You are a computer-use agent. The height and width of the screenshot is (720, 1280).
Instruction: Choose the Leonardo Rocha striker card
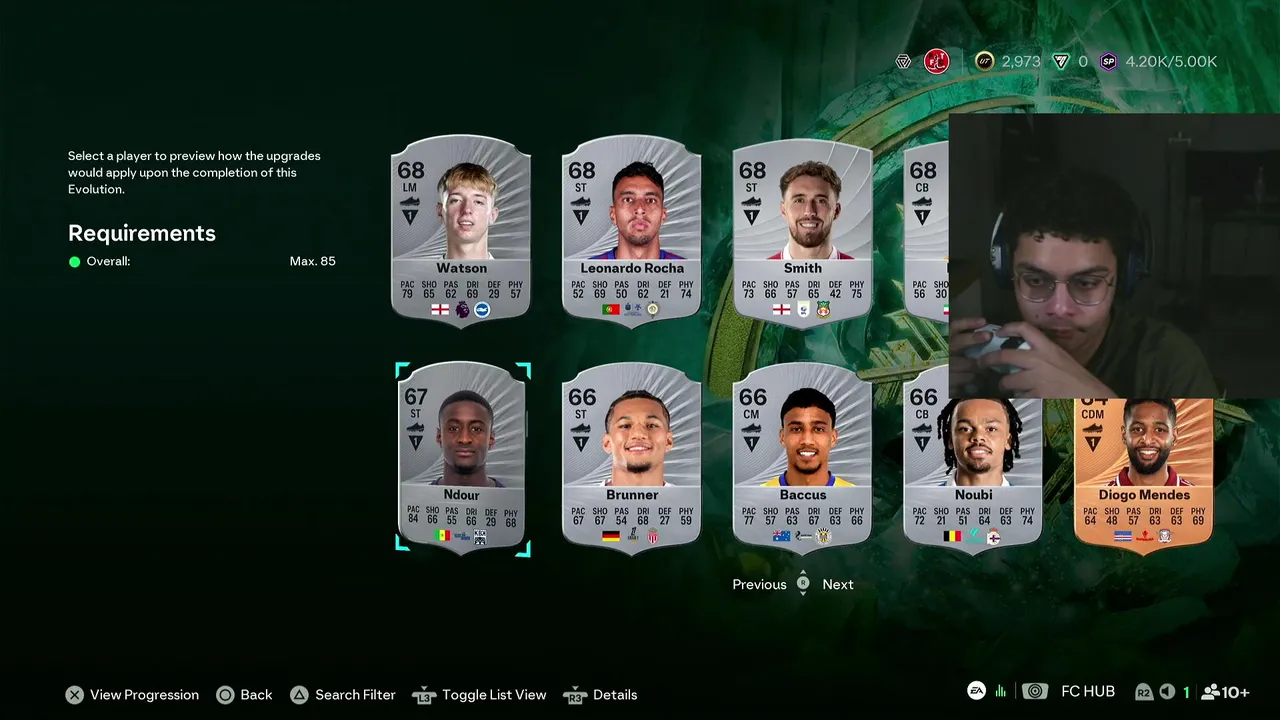pos(632,230)
